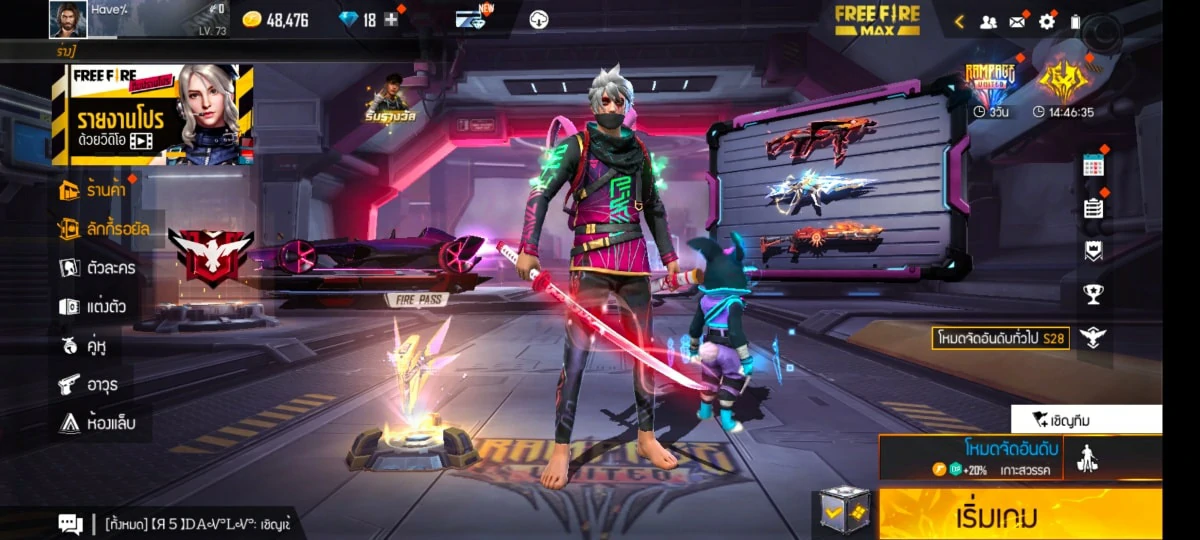The height and width of the screenshot is (540, 1200).
Task: Check the mail envelope icon
Action: click(x=1017, y=21)
